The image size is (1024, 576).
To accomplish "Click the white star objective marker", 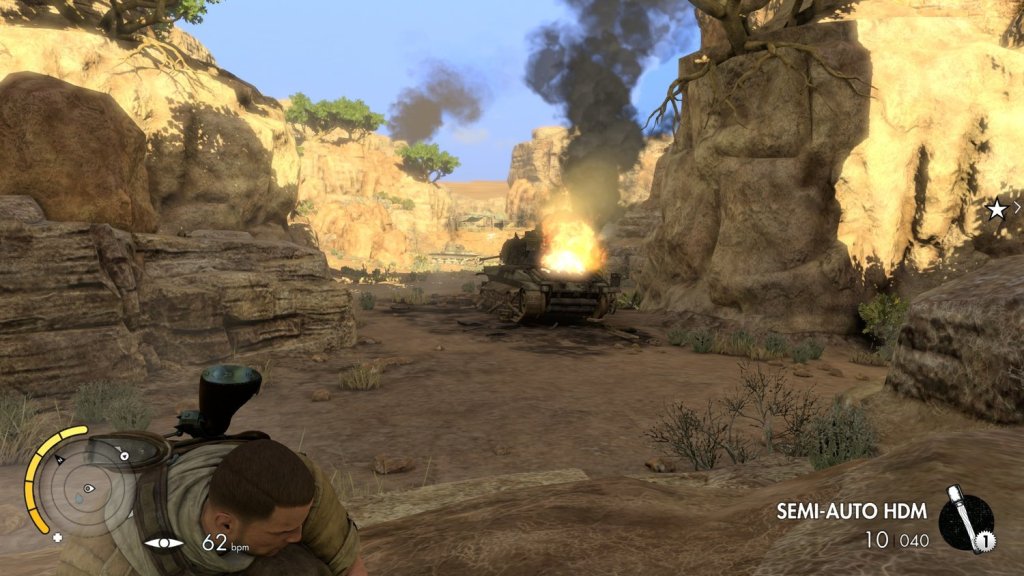I will pos(996,209).
